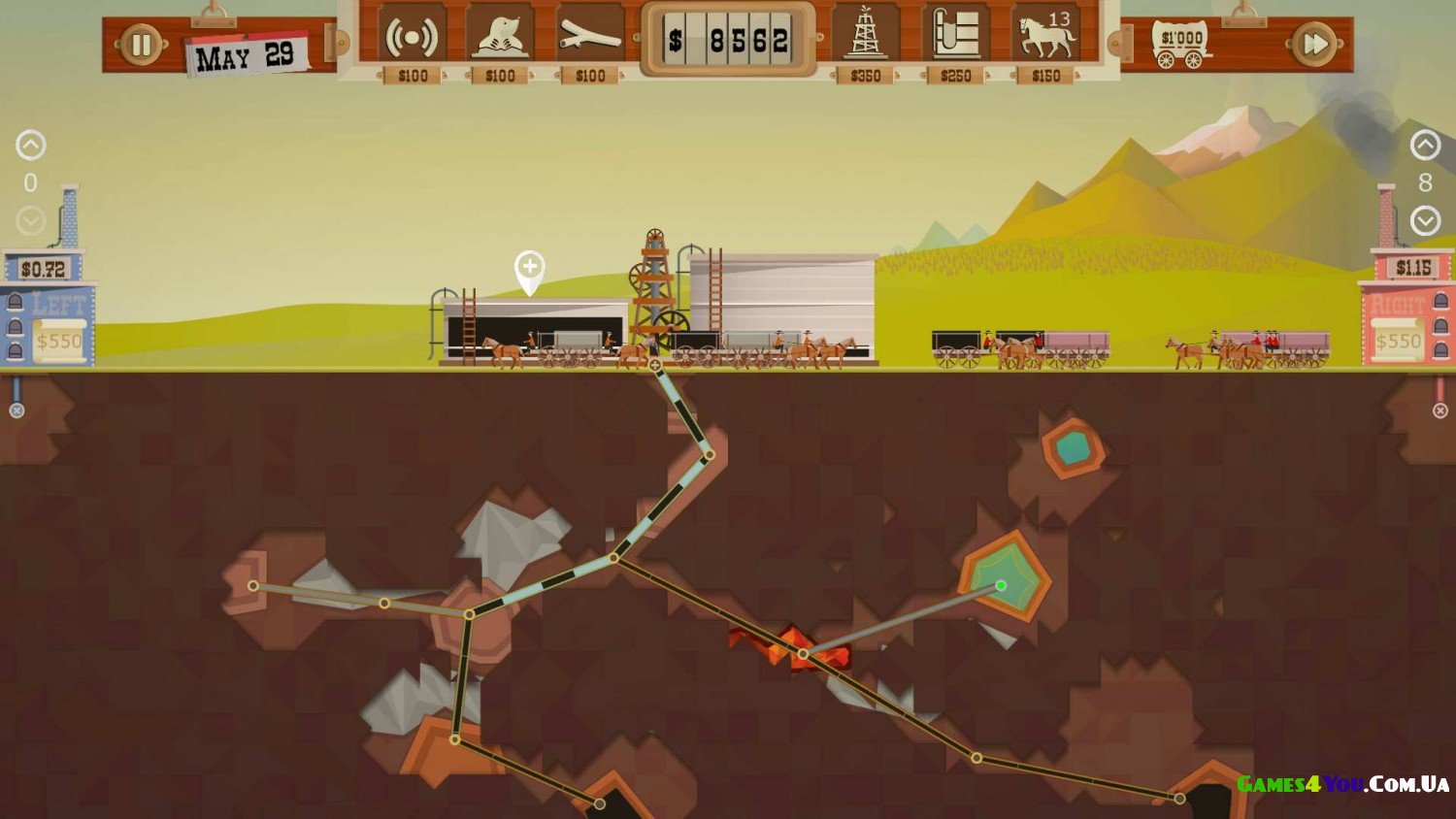Click the $1'000 wagon icon
Screen dimensions: 1456x819
pos(1181,46)
